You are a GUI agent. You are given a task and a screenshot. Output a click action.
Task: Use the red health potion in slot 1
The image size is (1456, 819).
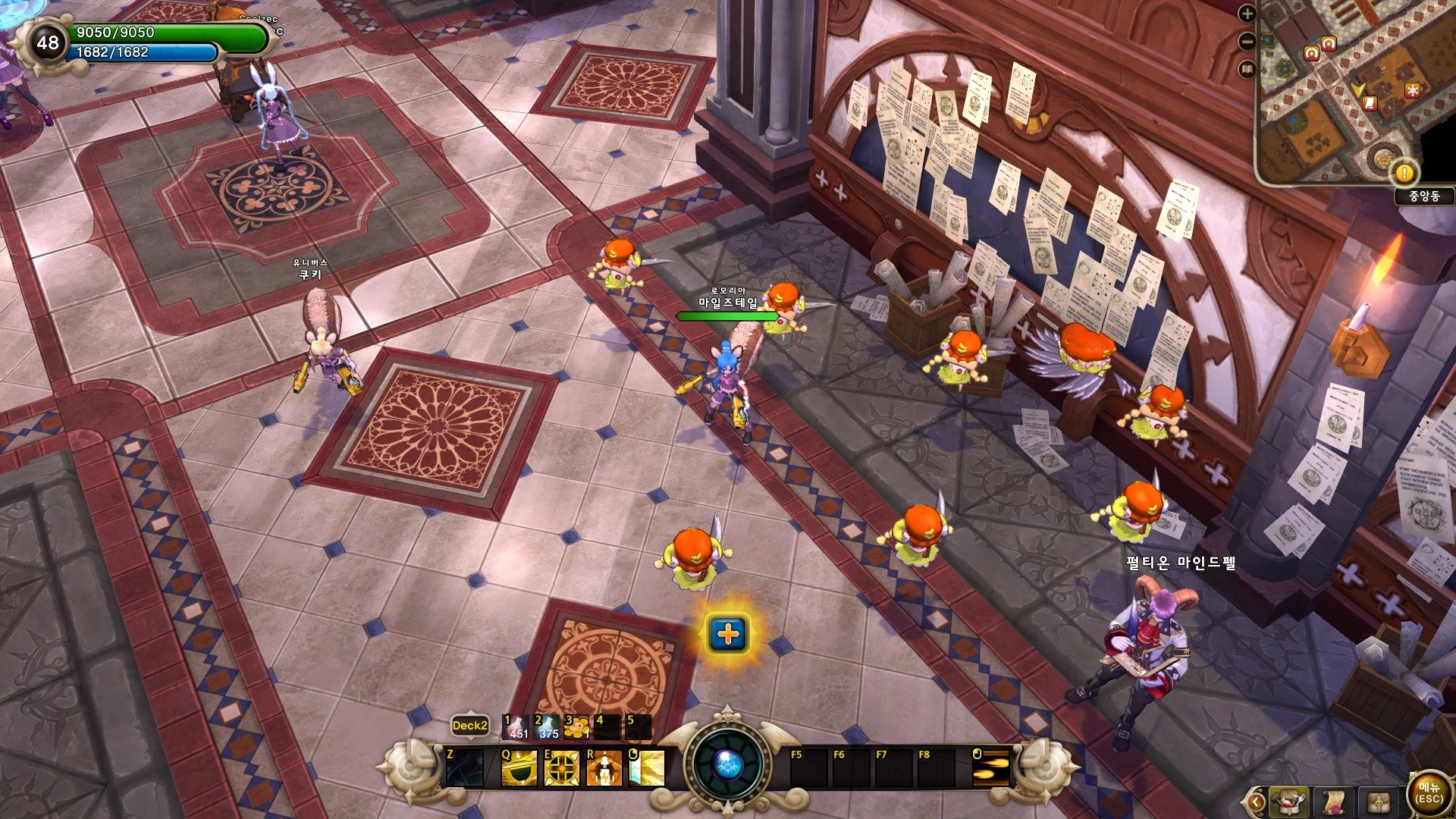[516, 727]
